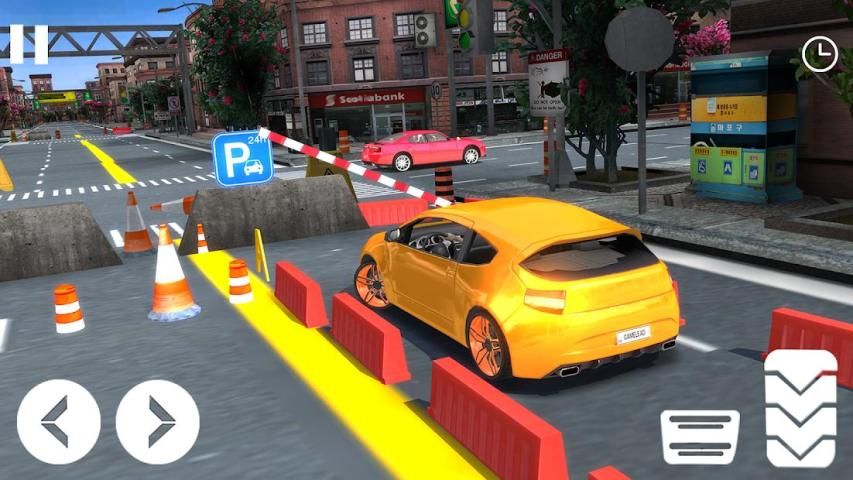Hit the accelerator pedal with chevrons
This screenshot has height=480, width=853.
point(800,408)
